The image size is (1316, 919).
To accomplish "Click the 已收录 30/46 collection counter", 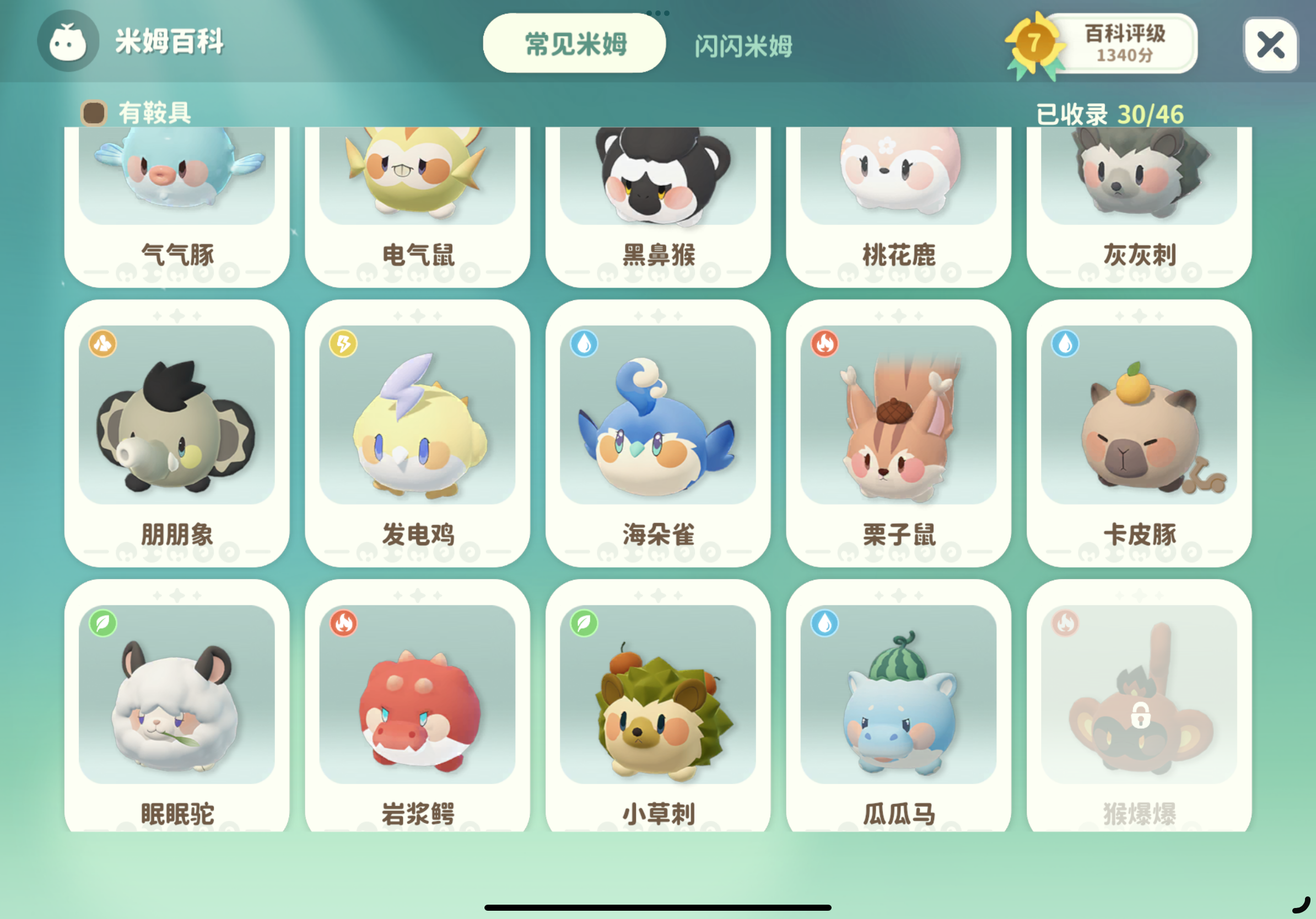I will click(x=1112, y=114).
